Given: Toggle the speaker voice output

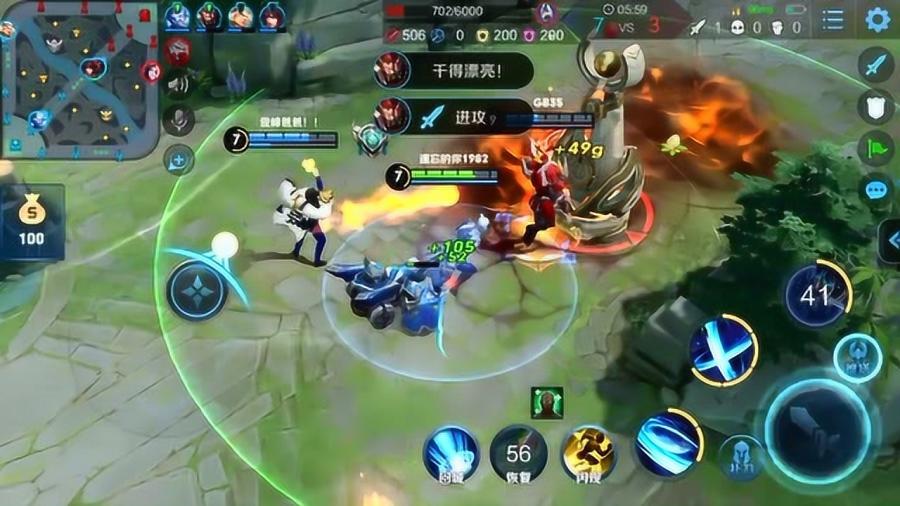Looking at the screenshot, I should [x=179, y=84].
